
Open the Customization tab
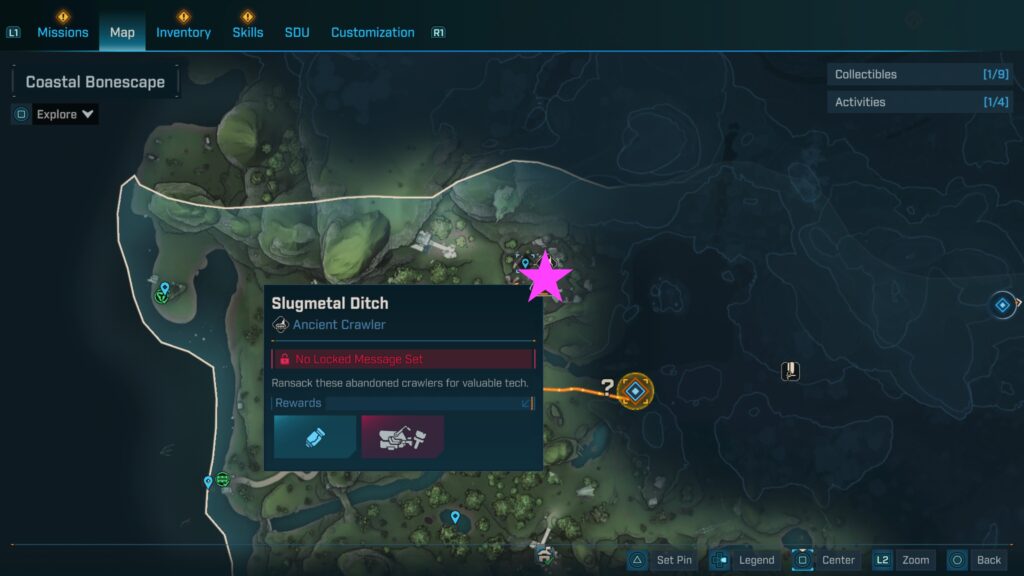(x=372, y=32)
